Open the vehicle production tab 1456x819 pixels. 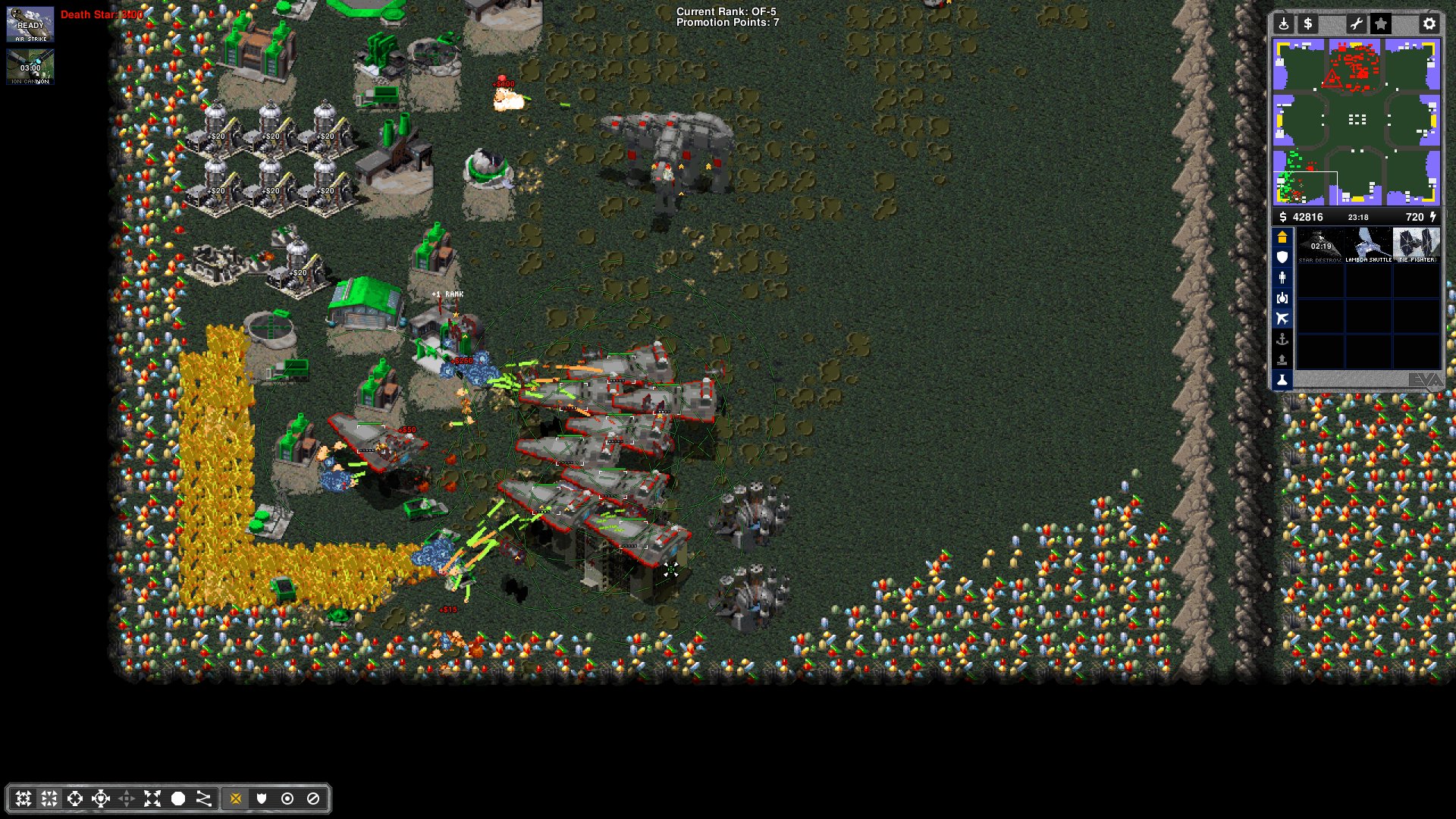pyautogui.click(x=1282, y=298)
